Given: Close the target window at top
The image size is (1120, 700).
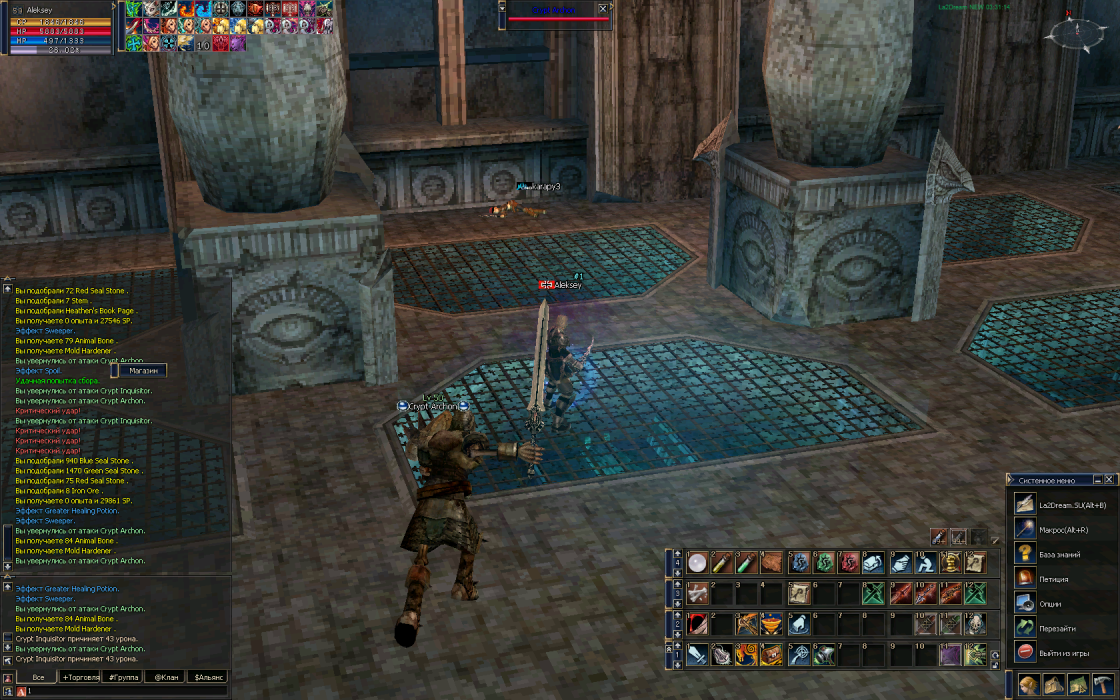Looking at the screenshot, I should [x=602, y=9].
